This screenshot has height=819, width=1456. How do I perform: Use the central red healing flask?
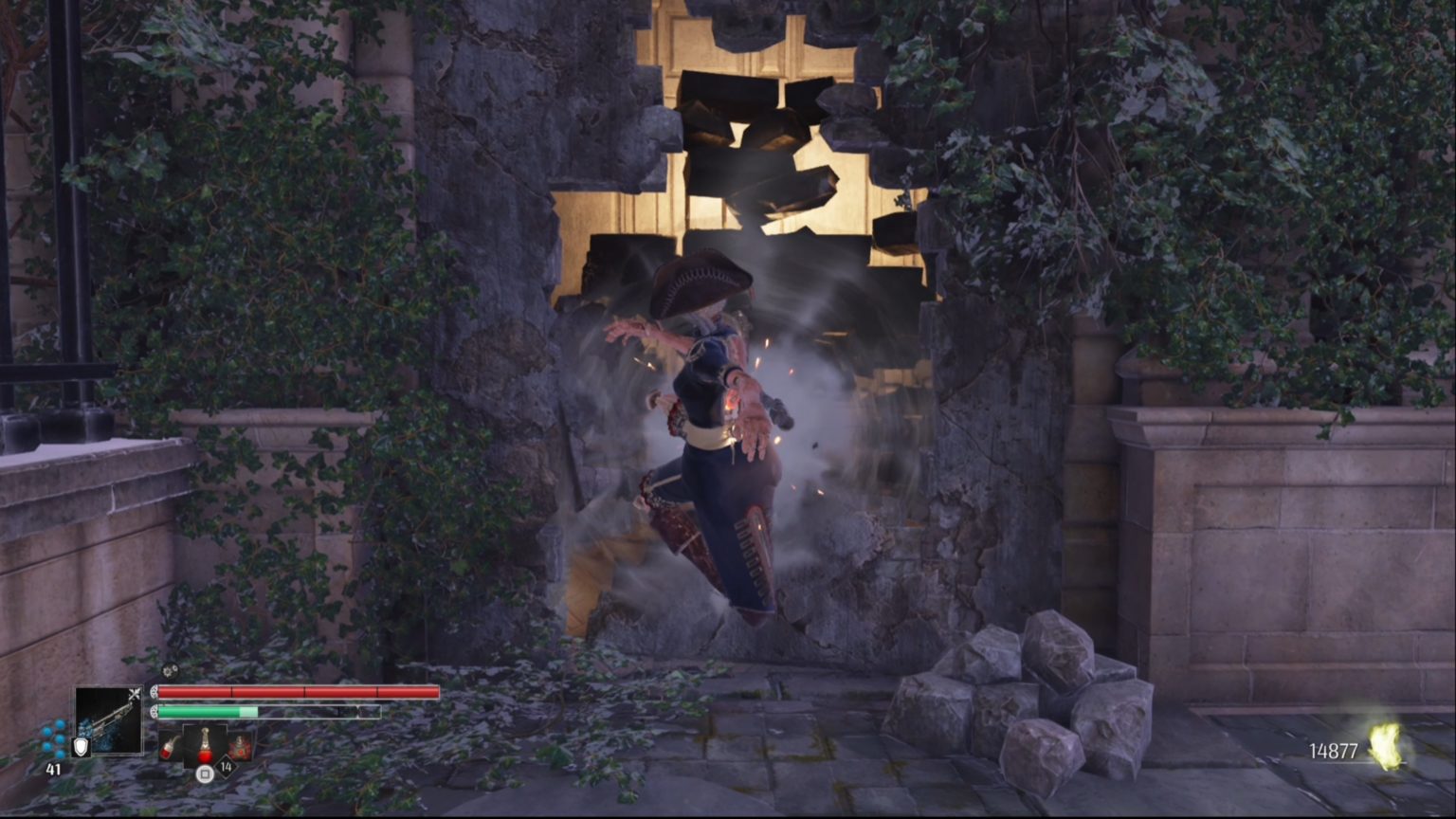coord(205,742)
